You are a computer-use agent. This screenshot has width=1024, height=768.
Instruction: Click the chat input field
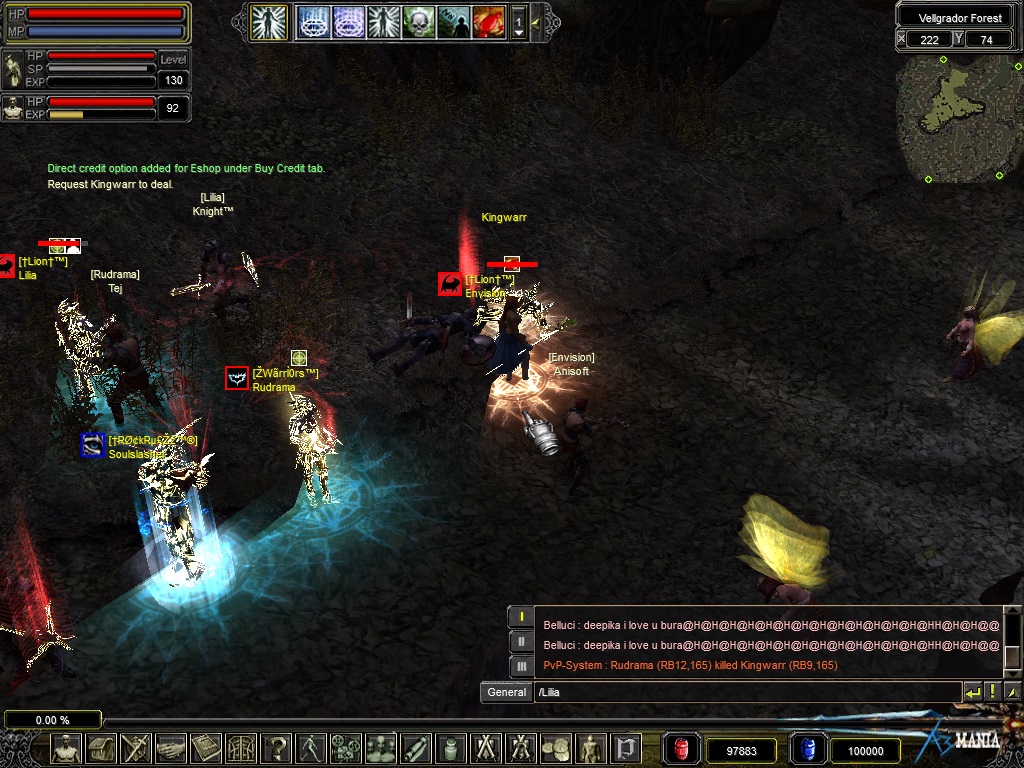[745, 692]
